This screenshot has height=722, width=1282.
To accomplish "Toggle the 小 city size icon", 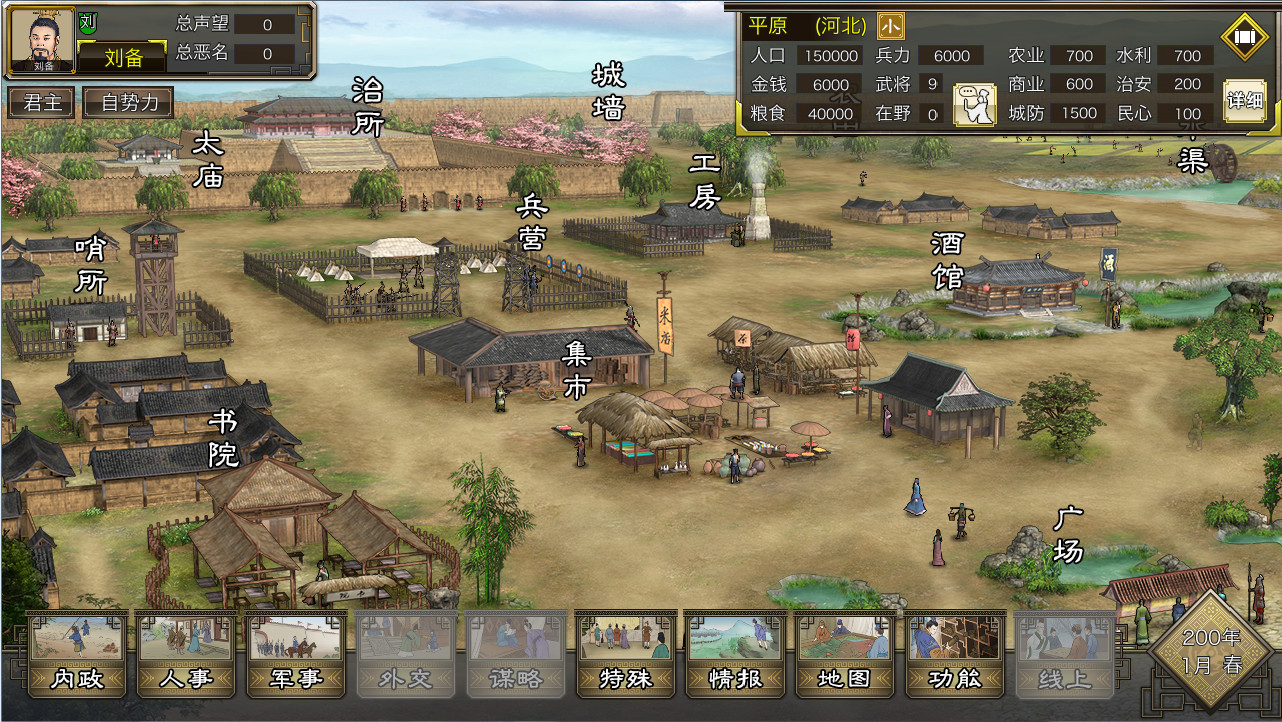I will 890,25.
